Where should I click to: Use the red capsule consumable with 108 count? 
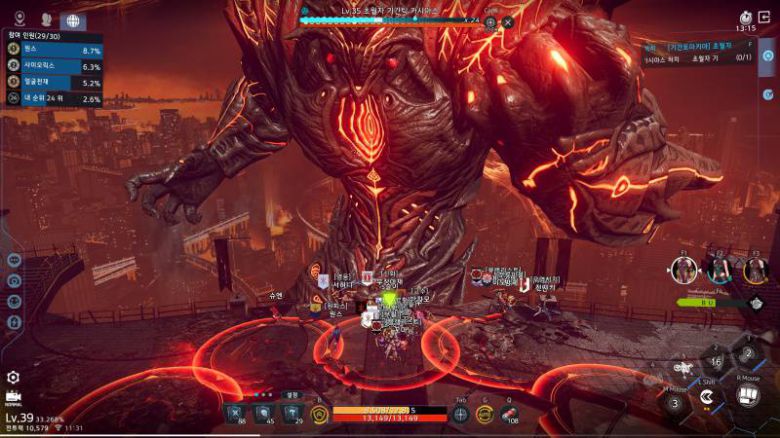510,414
